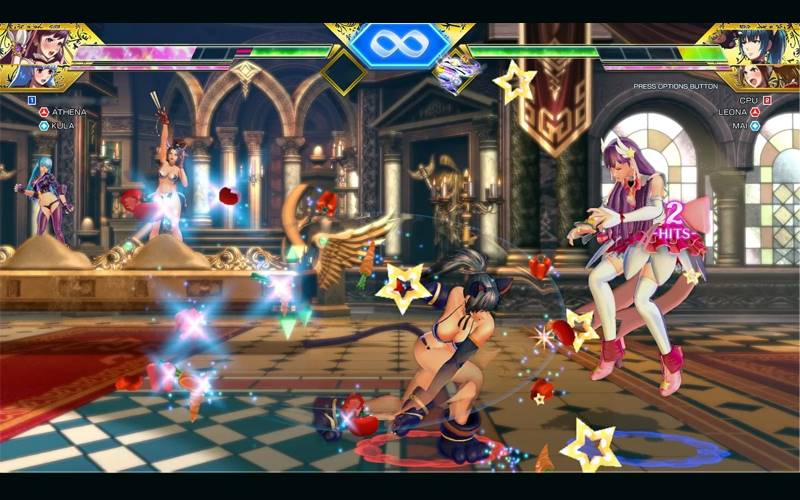The height and width of the screenshot is (500, 800).
Task: Select the LEONA name label
Action: 732,112
